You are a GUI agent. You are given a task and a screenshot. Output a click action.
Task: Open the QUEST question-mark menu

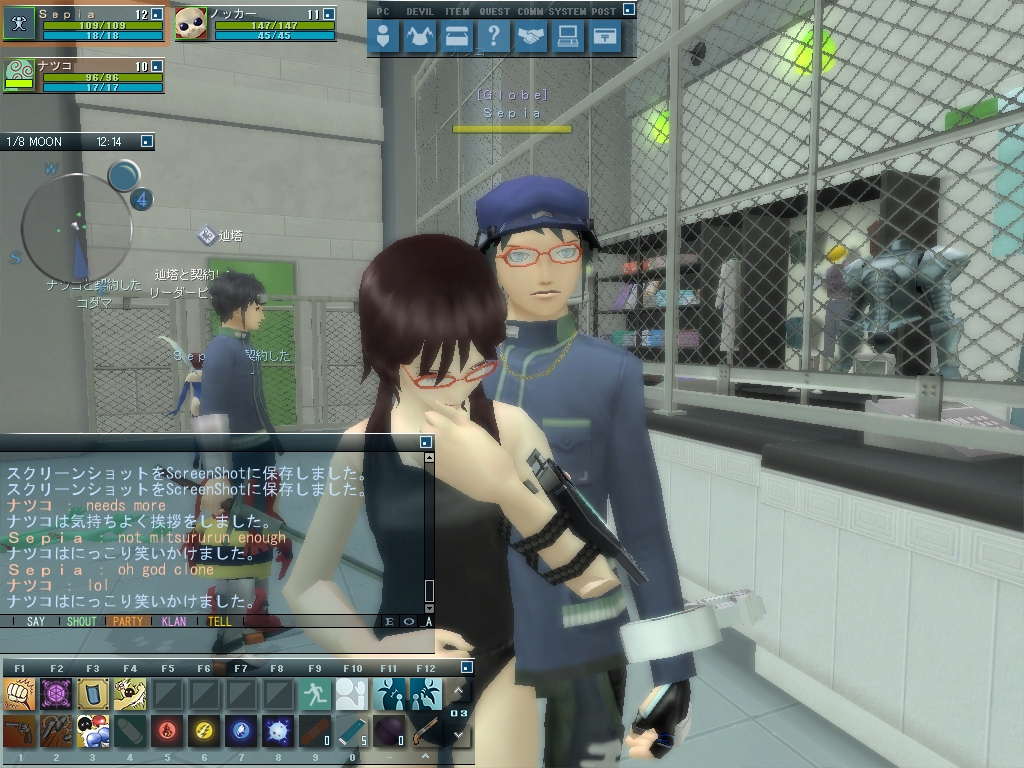[494, 38]
